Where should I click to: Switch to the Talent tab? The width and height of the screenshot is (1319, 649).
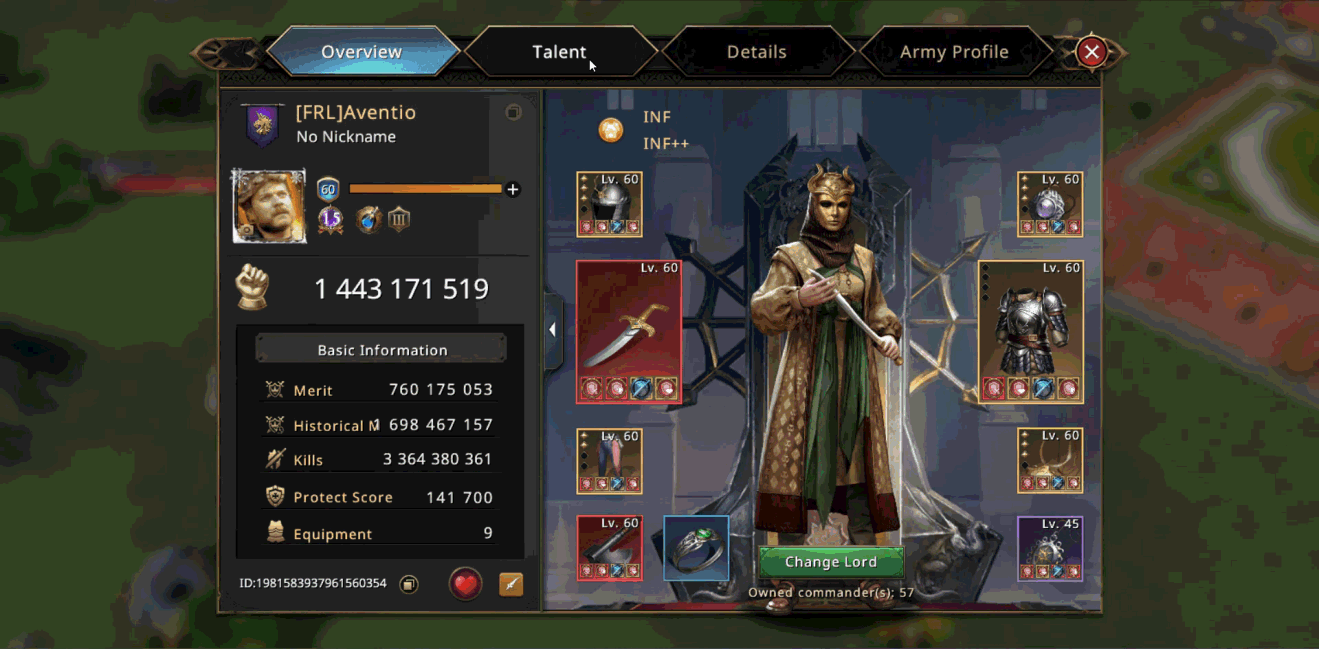click(559, 52)
